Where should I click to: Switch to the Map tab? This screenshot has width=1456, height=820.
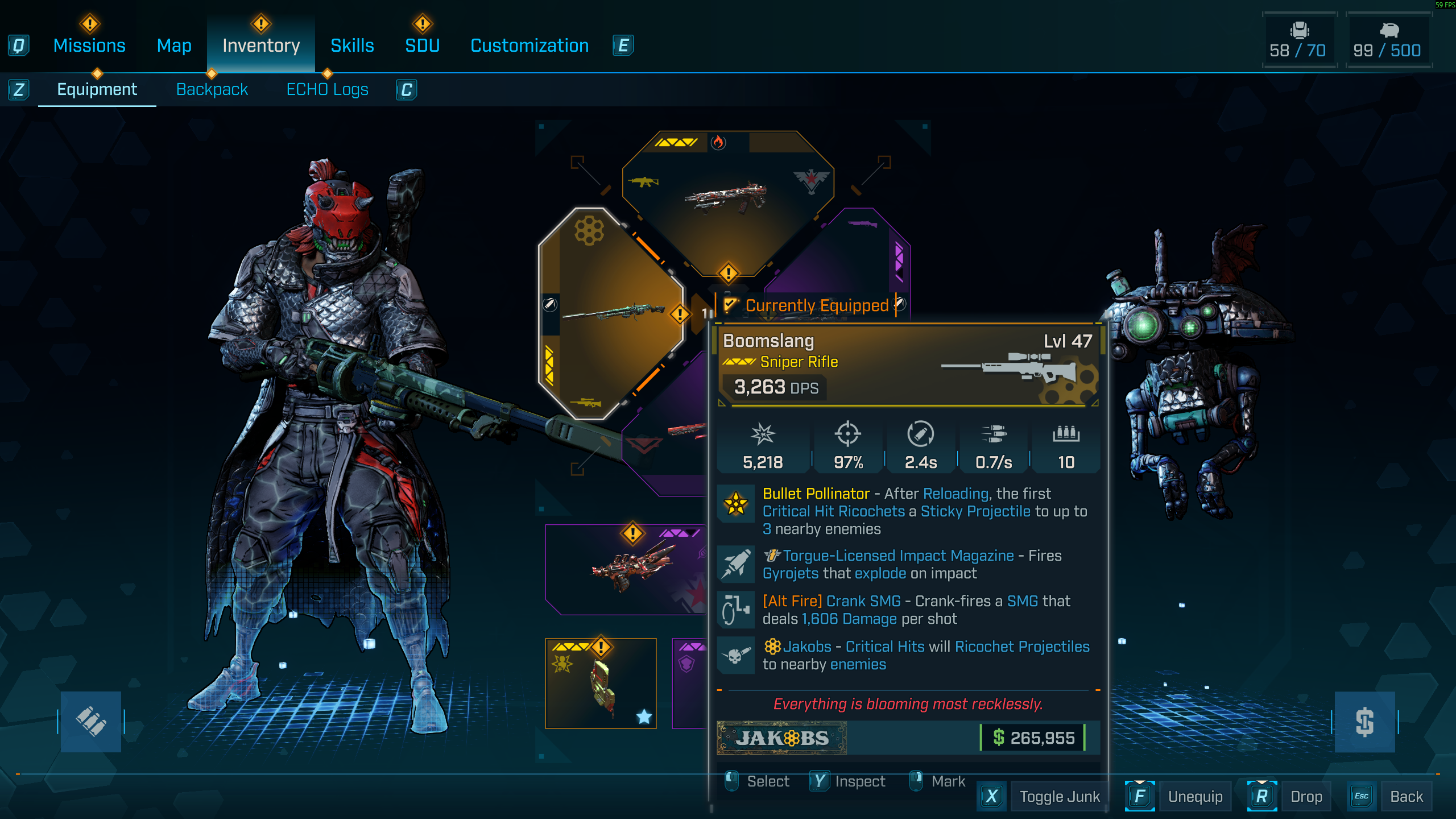174,45
